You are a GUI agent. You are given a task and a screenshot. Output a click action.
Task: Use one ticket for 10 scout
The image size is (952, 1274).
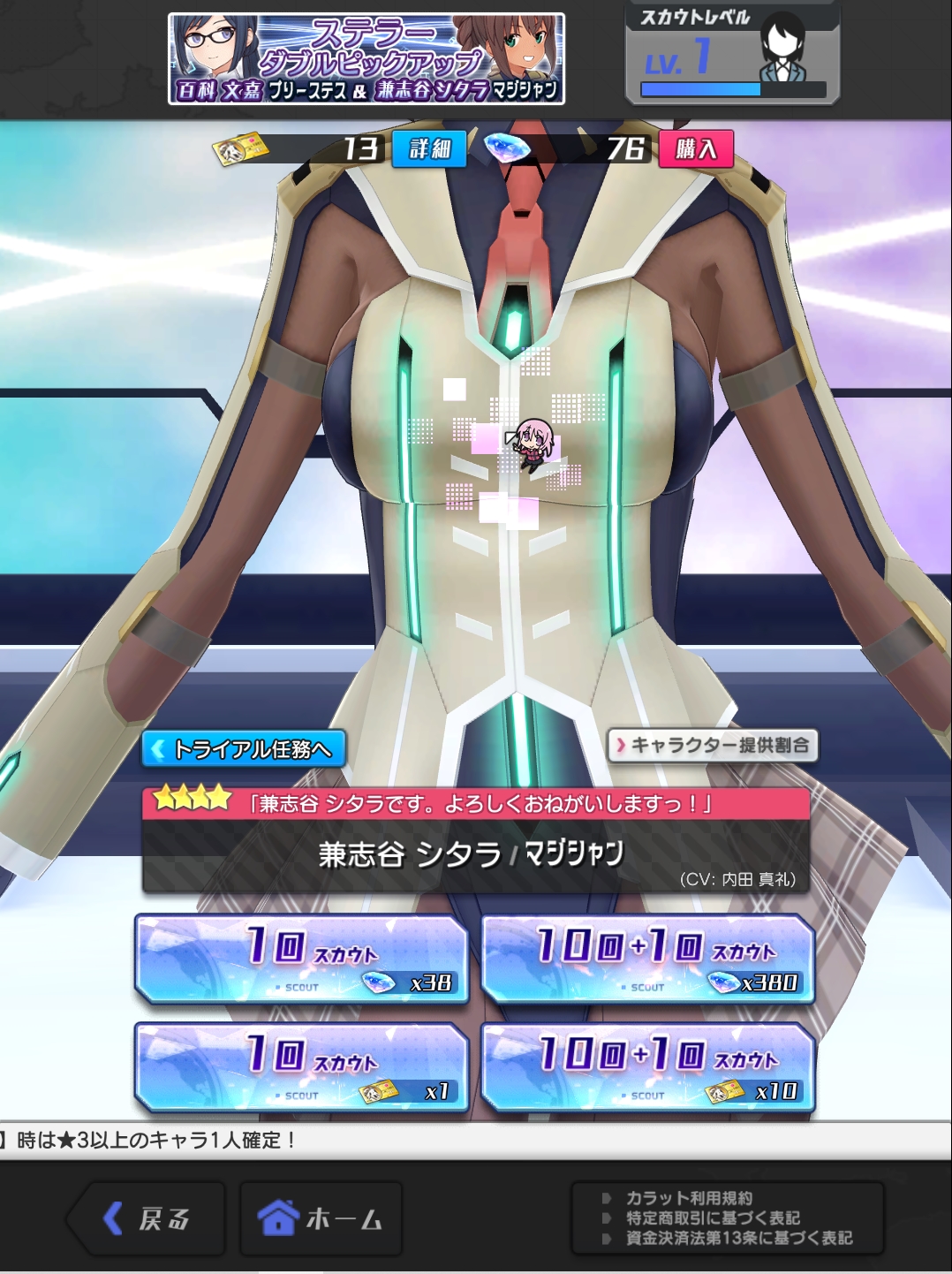click(x=301, y=1067)
